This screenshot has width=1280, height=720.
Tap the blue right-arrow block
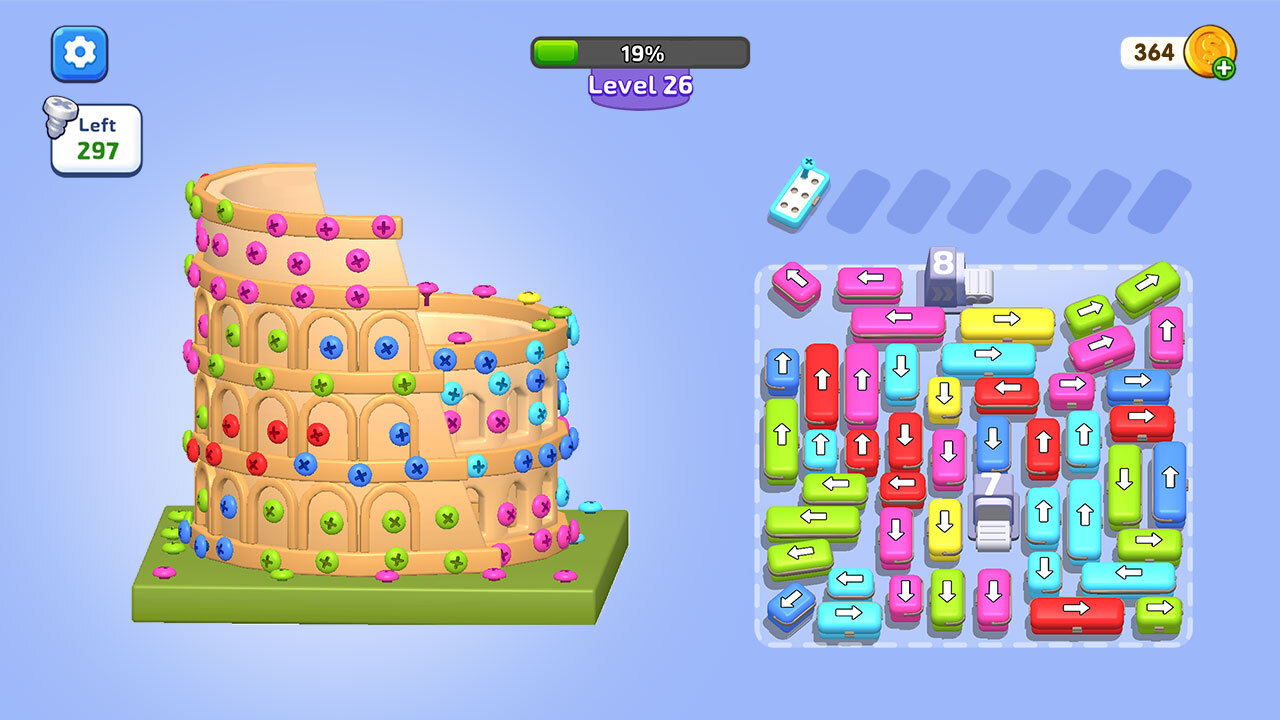pos(1137,384)
